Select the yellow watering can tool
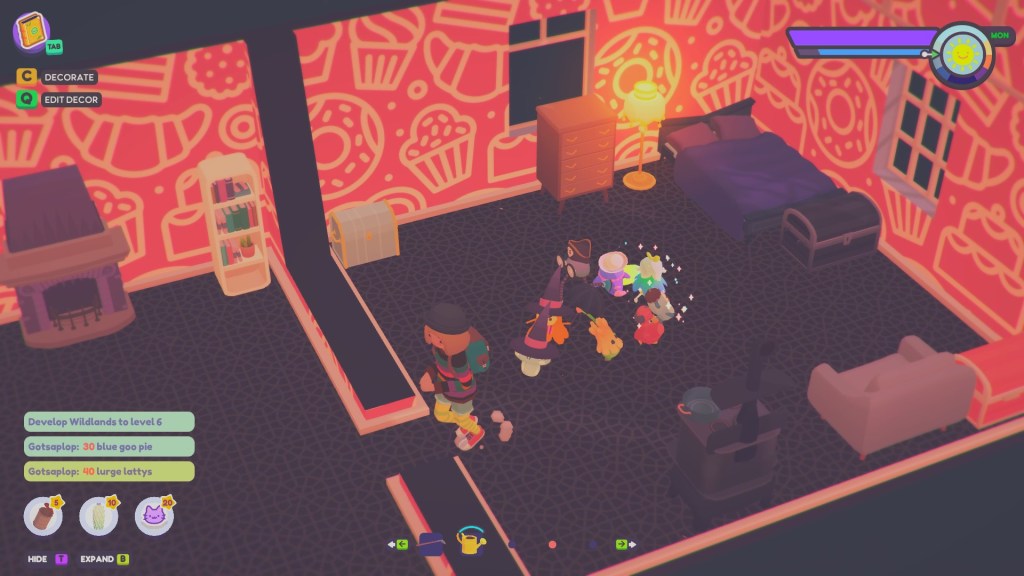 point(470,542)
